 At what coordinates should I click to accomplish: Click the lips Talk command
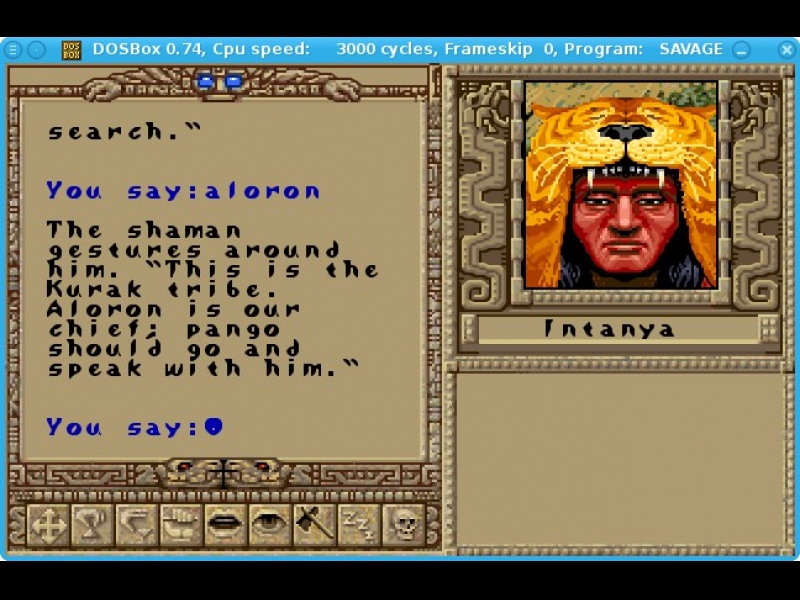click(x=225, y=524)
